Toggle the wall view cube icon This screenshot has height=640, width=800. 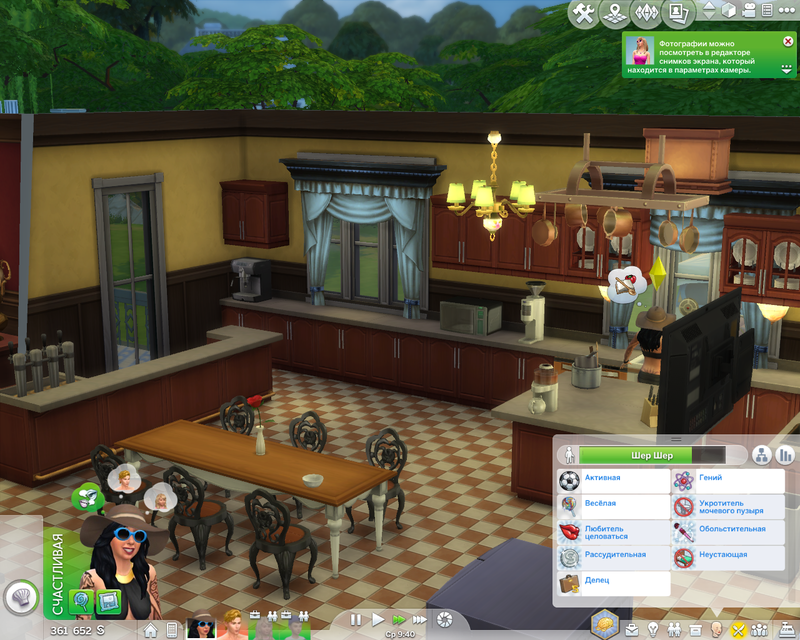click(x=729, y=11)
